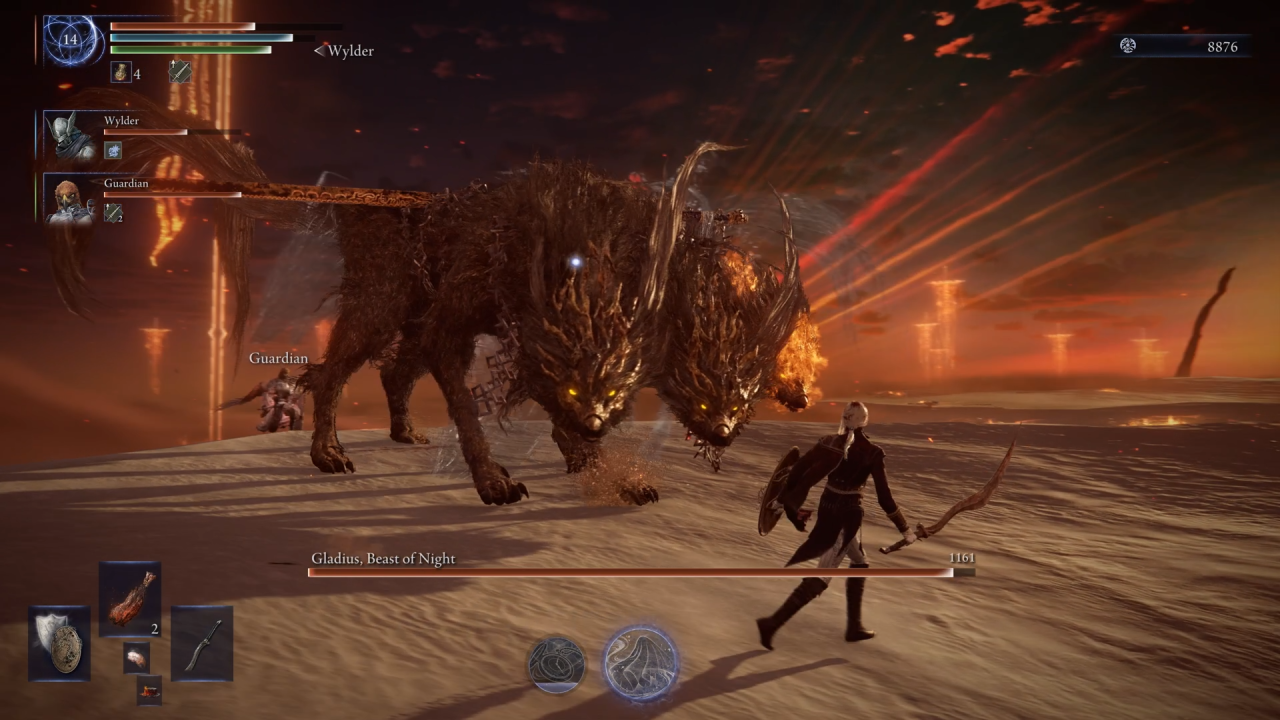Click Guardian's sword buff icon
Viewport: 1280px width, 720px height.
point(113,212)
